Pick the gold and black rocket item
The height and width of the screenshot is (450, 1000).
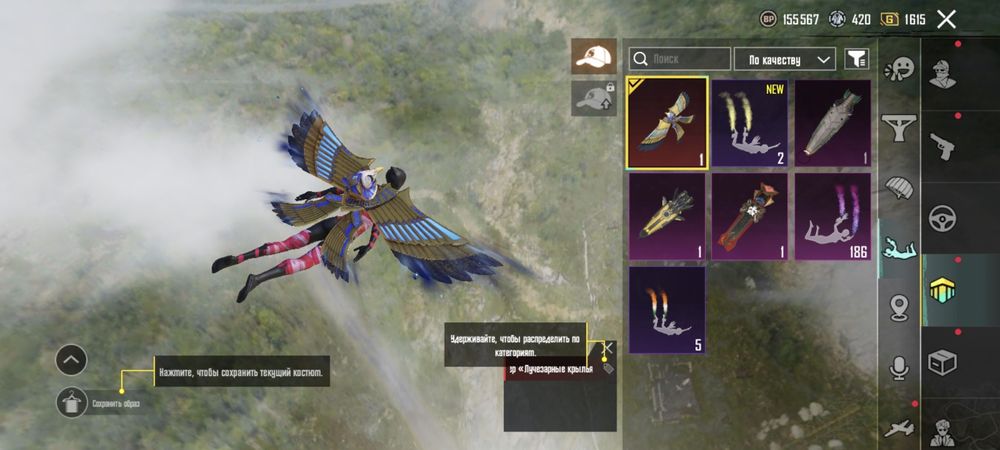coord(667,216)
